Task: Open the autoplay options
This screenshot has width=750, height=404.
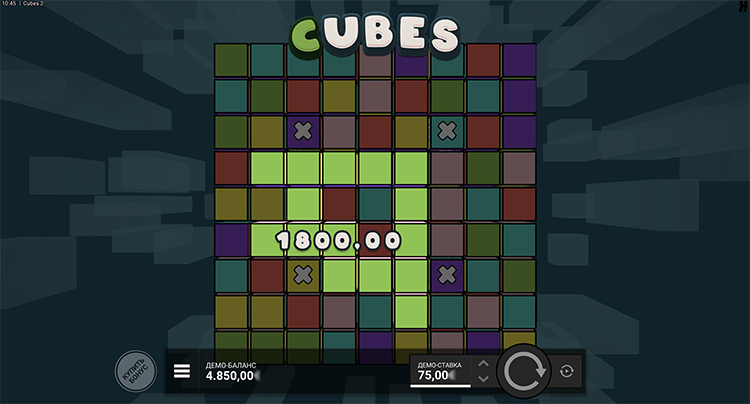Action: (567, 371)
